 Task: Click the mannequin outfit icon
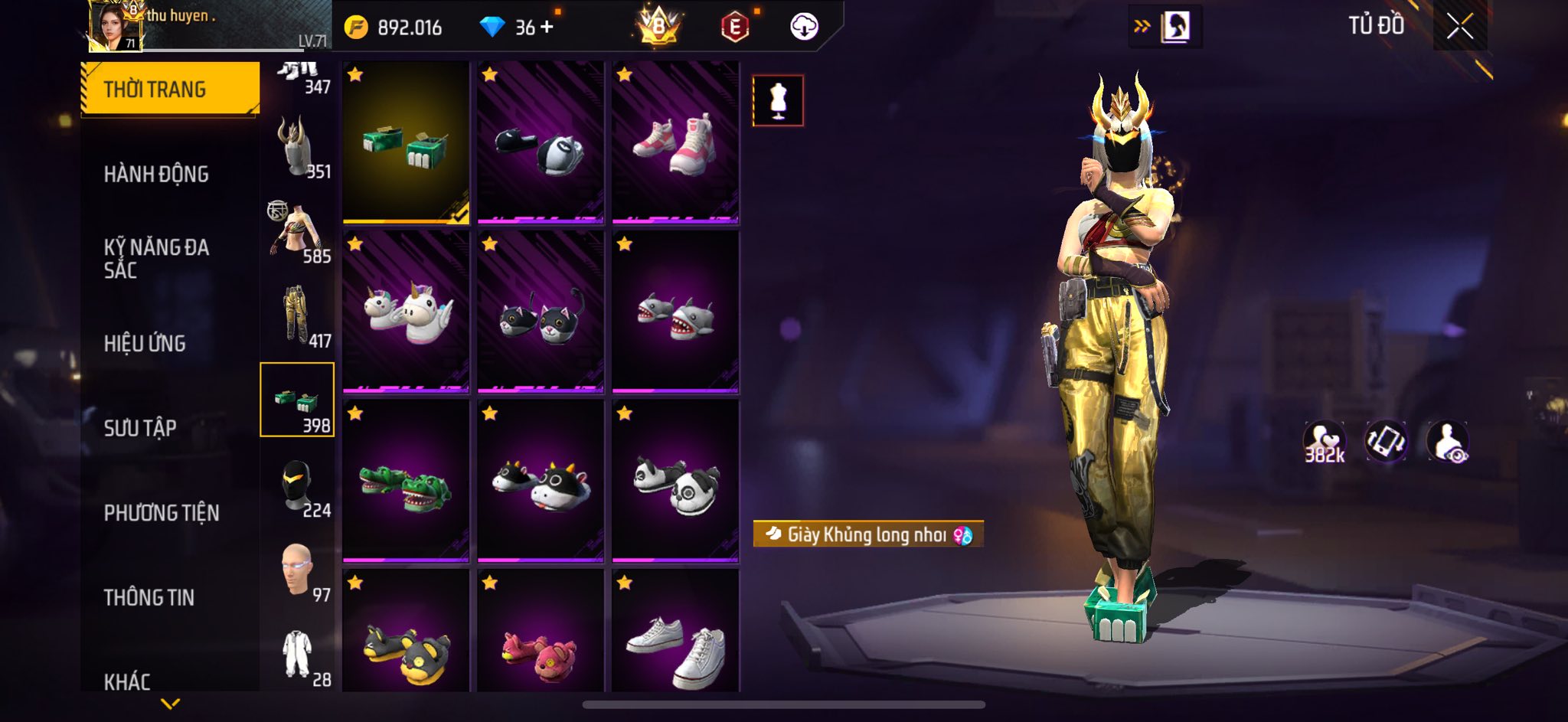[778, 100]
